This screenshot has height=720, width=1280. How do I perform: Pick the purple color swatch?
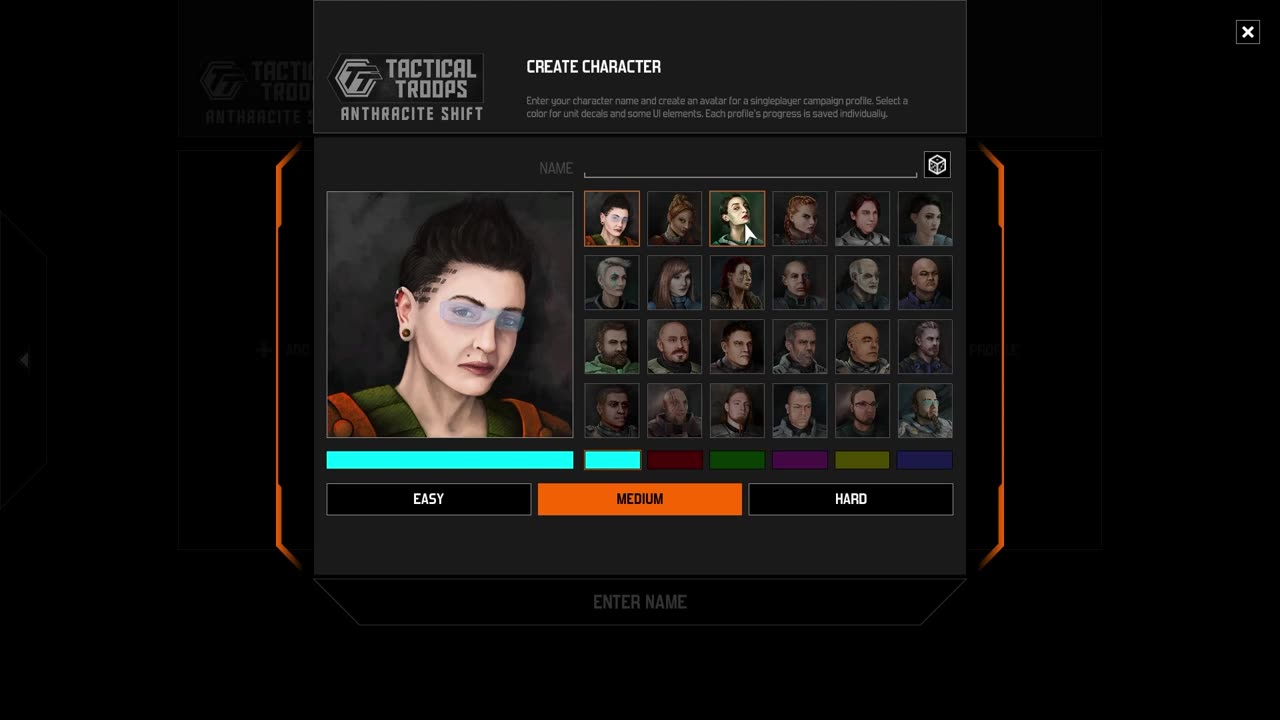(800, 460)
